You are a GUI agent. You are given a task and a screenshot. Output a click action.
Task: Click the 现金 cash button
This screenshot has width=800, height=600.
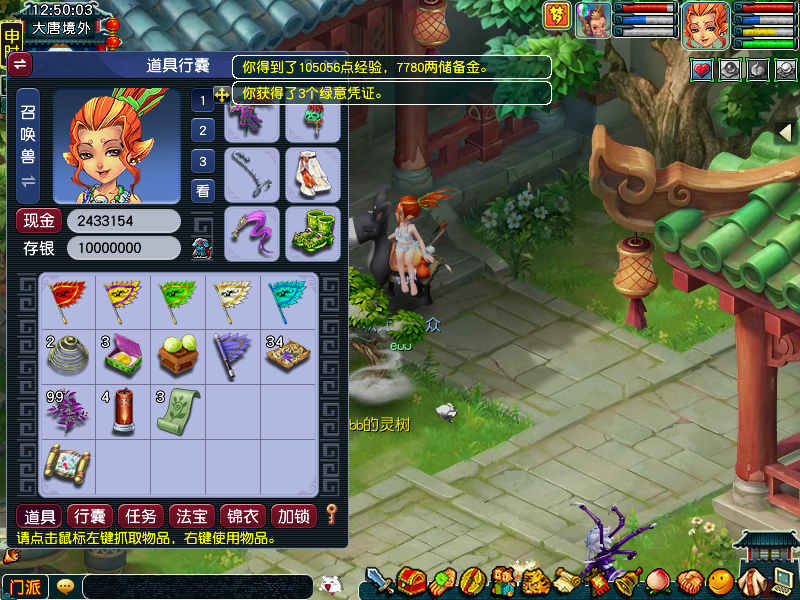(x=39, y=220)
